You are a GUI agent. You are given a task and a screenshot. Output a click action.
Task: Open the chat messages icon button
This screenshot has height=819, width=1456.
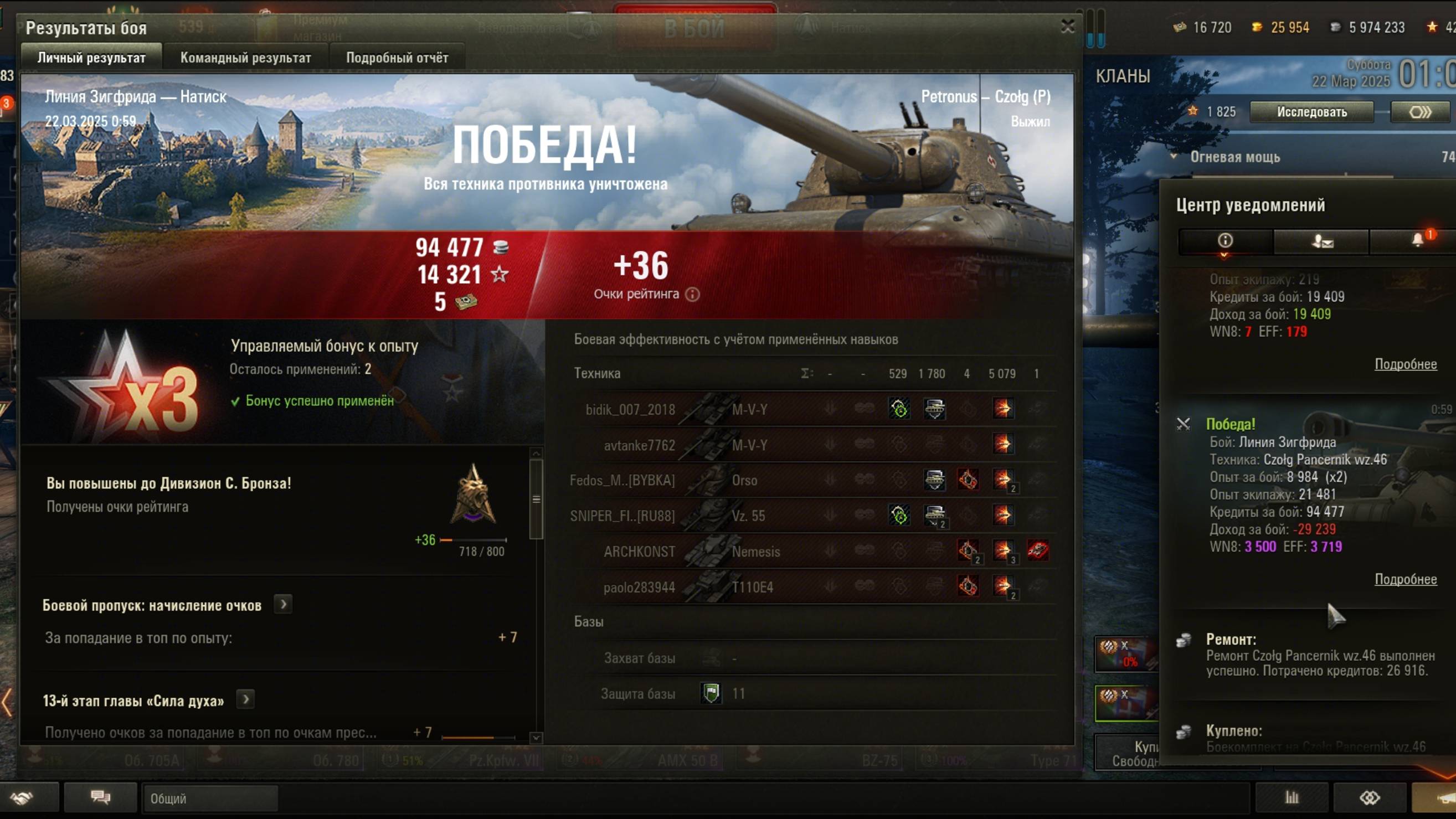coord(101,797)
